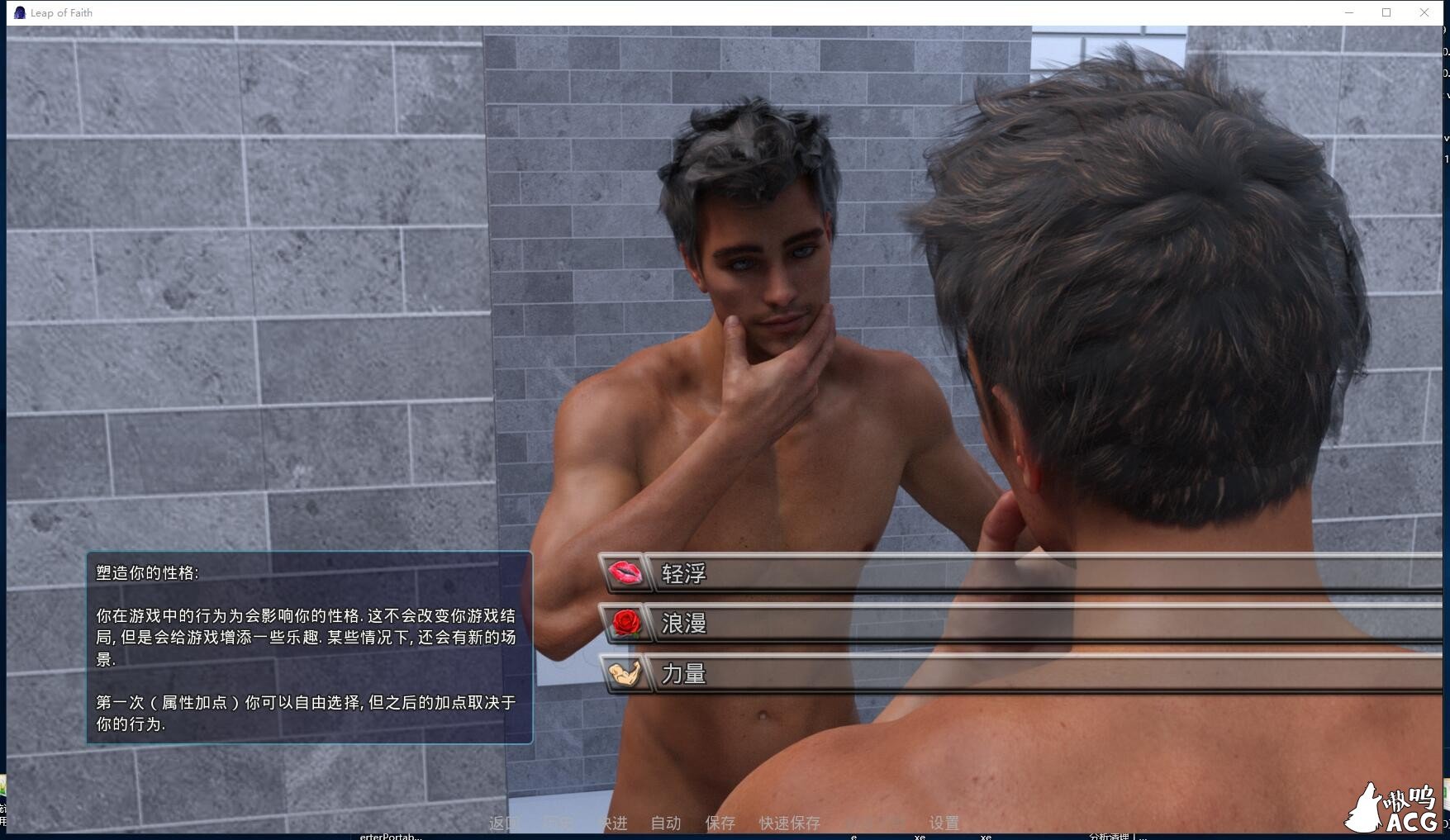Click 保存 to save the game
Viewport: 1450px width, 840px height.
720,823
